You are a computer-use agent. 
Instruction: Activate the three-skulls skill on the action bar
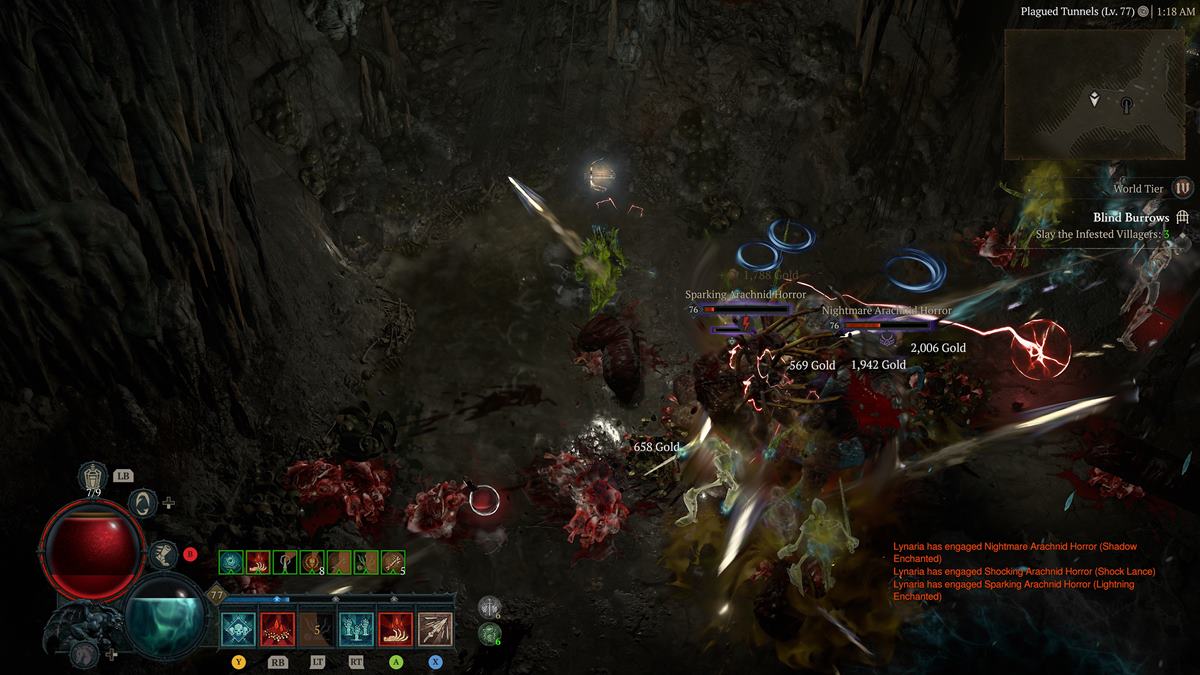click(239, 629)
